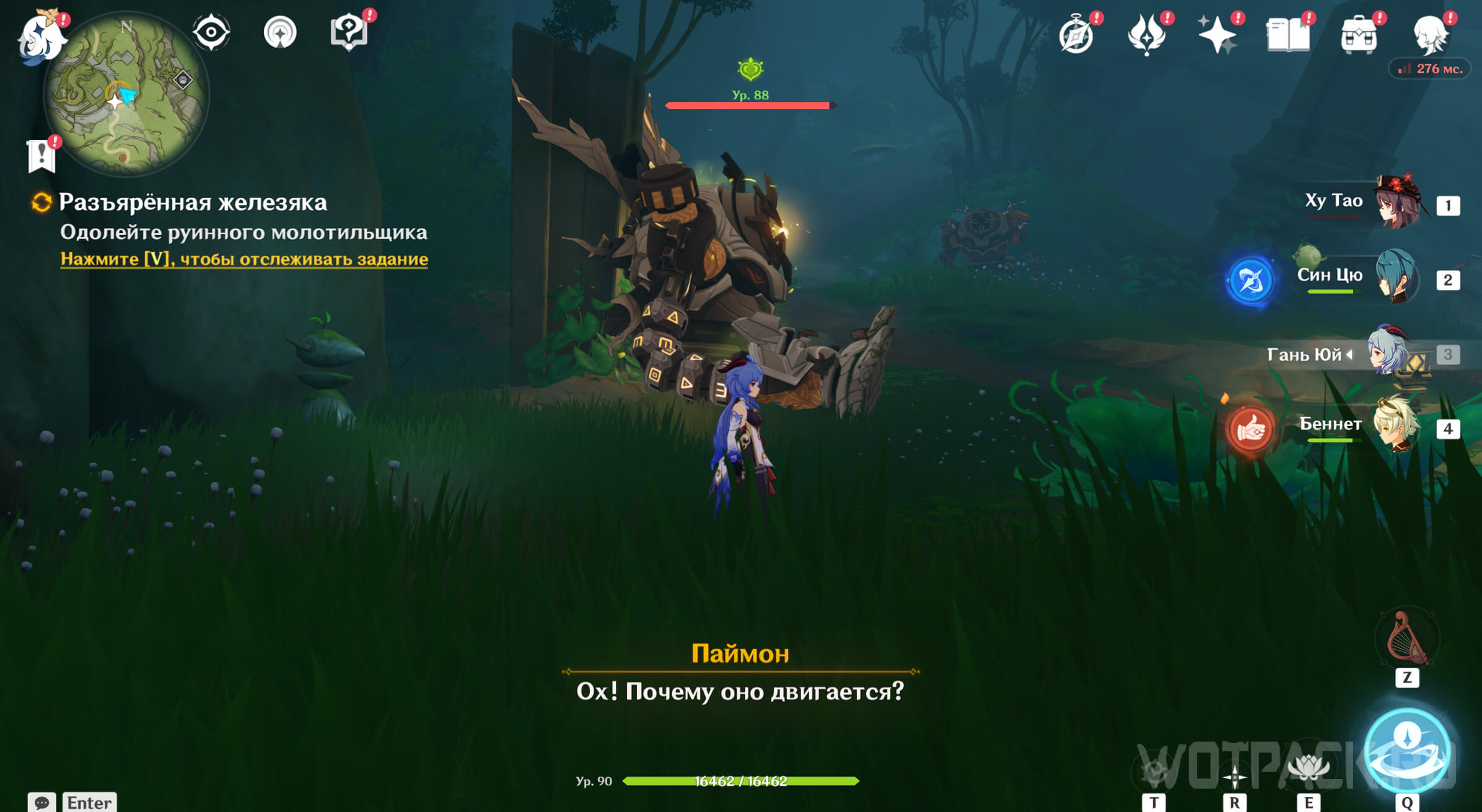Open the Wish star icon

click(1217, 34)
